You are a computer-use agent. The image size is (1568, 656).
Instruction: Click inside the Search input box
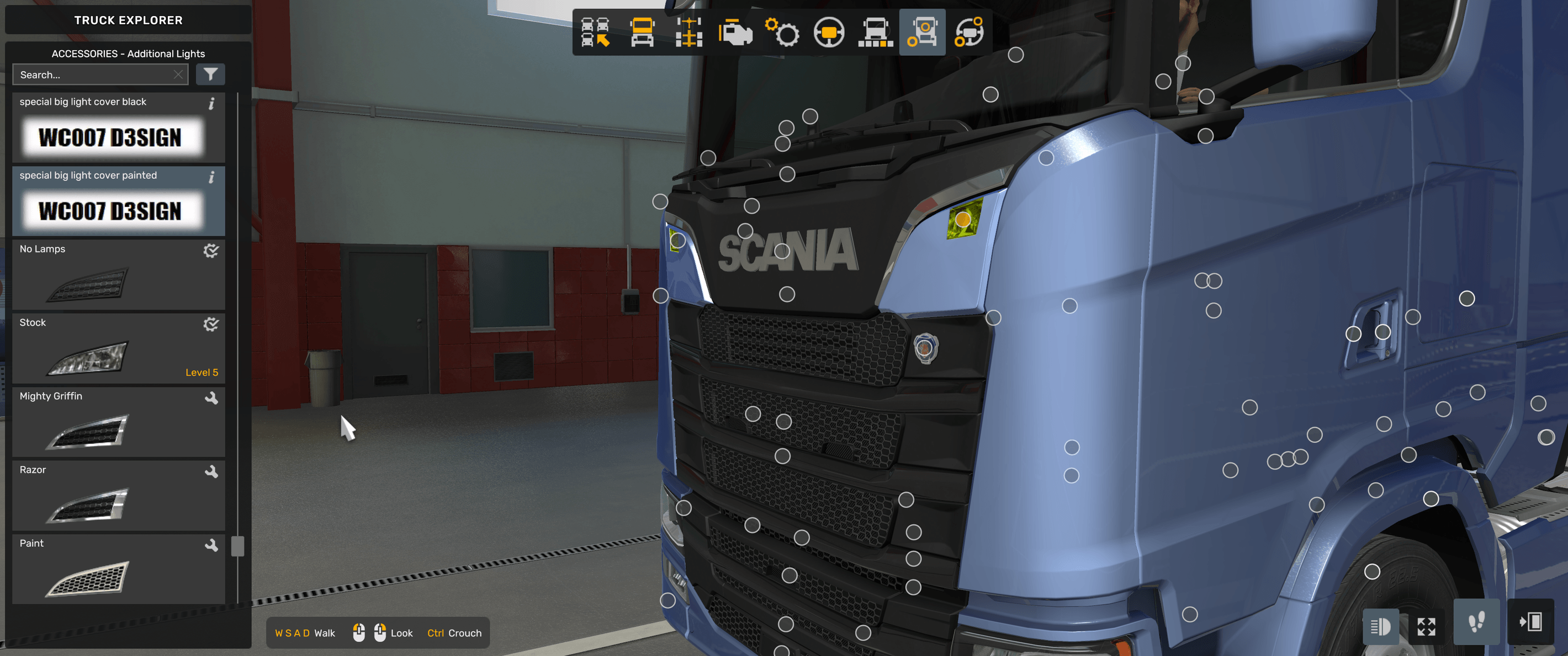point(91,74)
